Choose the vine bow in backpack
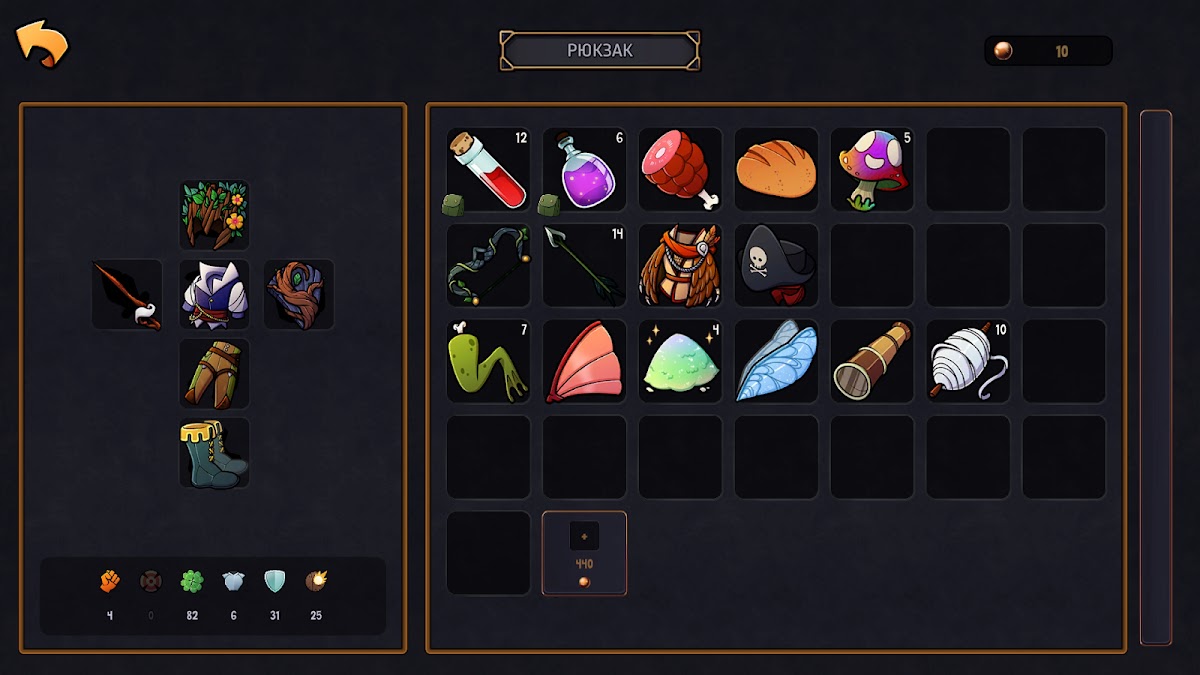 pyautogui.click(x=488, y=265)
